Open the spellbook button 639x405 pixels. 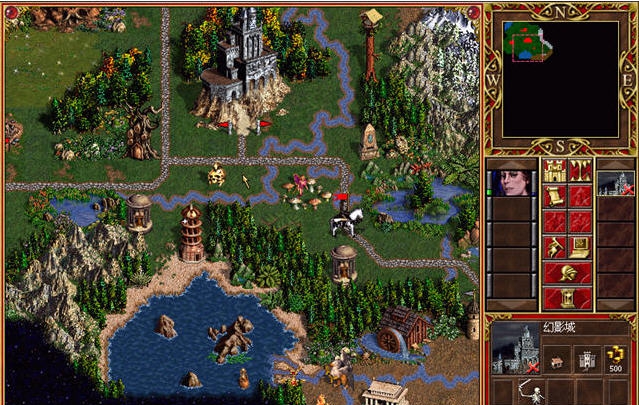580,221
